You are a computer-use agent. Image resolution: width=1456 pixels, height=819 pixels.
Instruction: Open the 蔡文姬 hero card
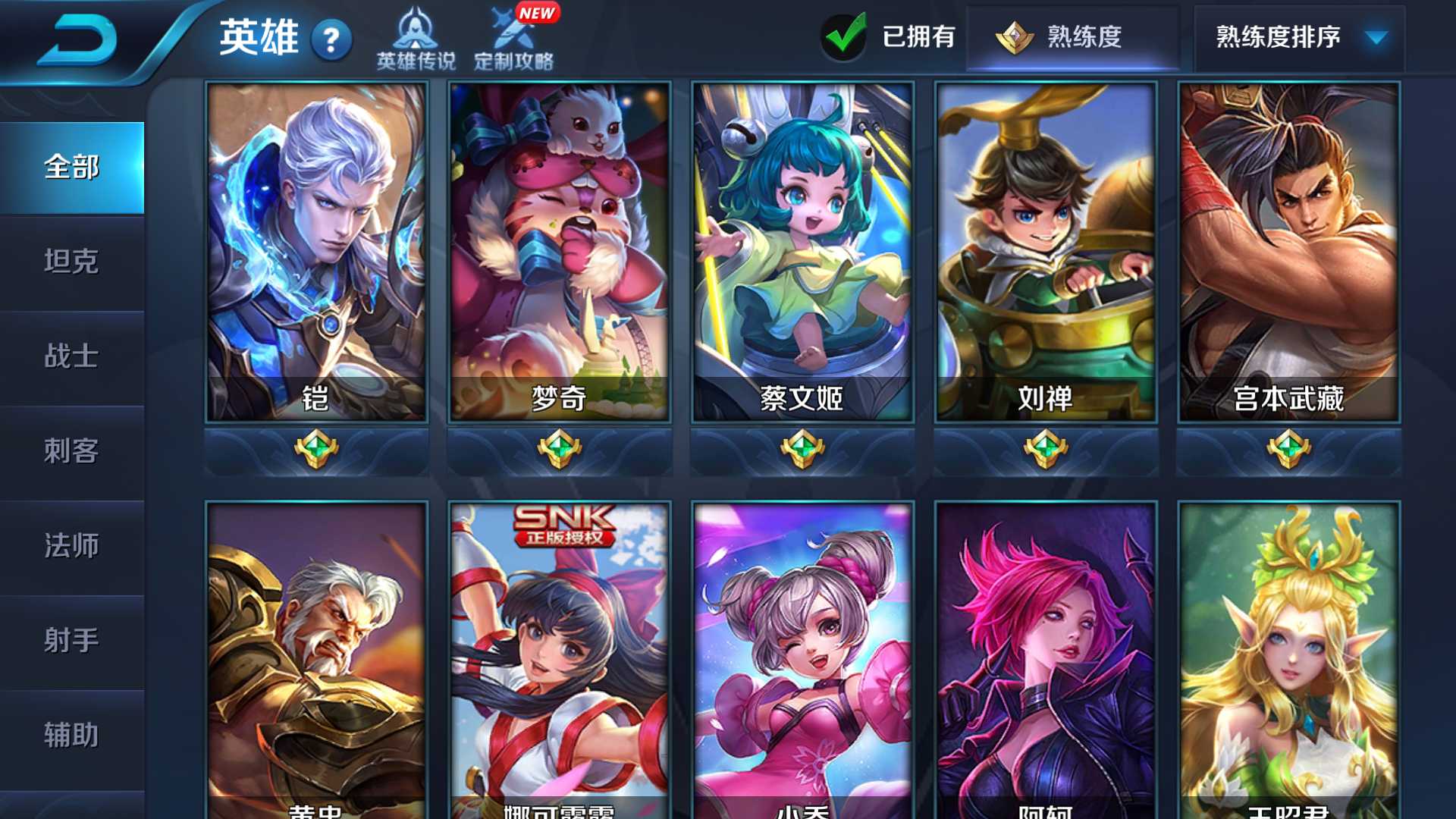point(802,252)
